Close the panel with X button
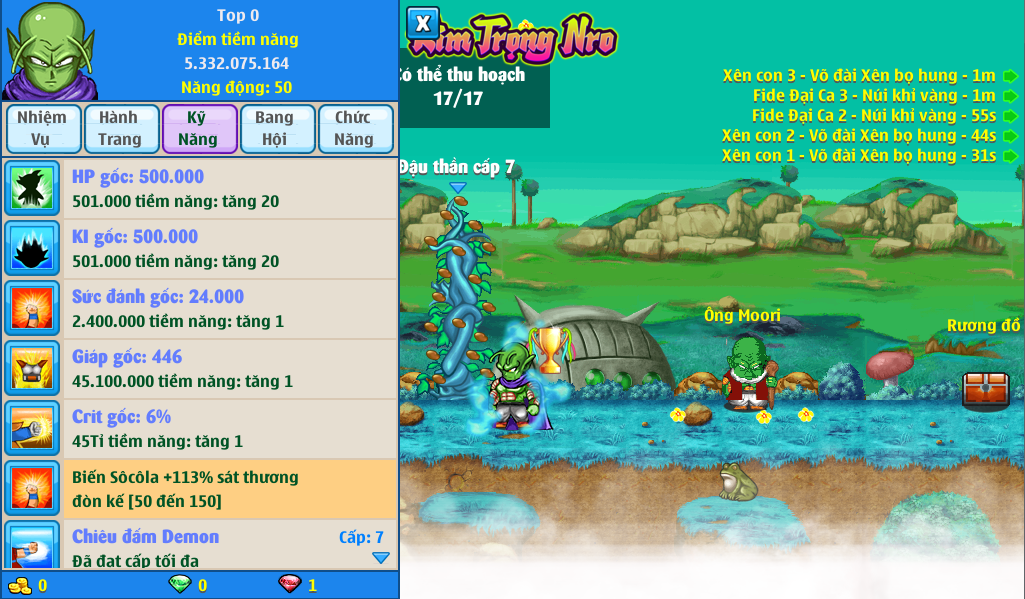1025x599 pixels. coord(423,23)
